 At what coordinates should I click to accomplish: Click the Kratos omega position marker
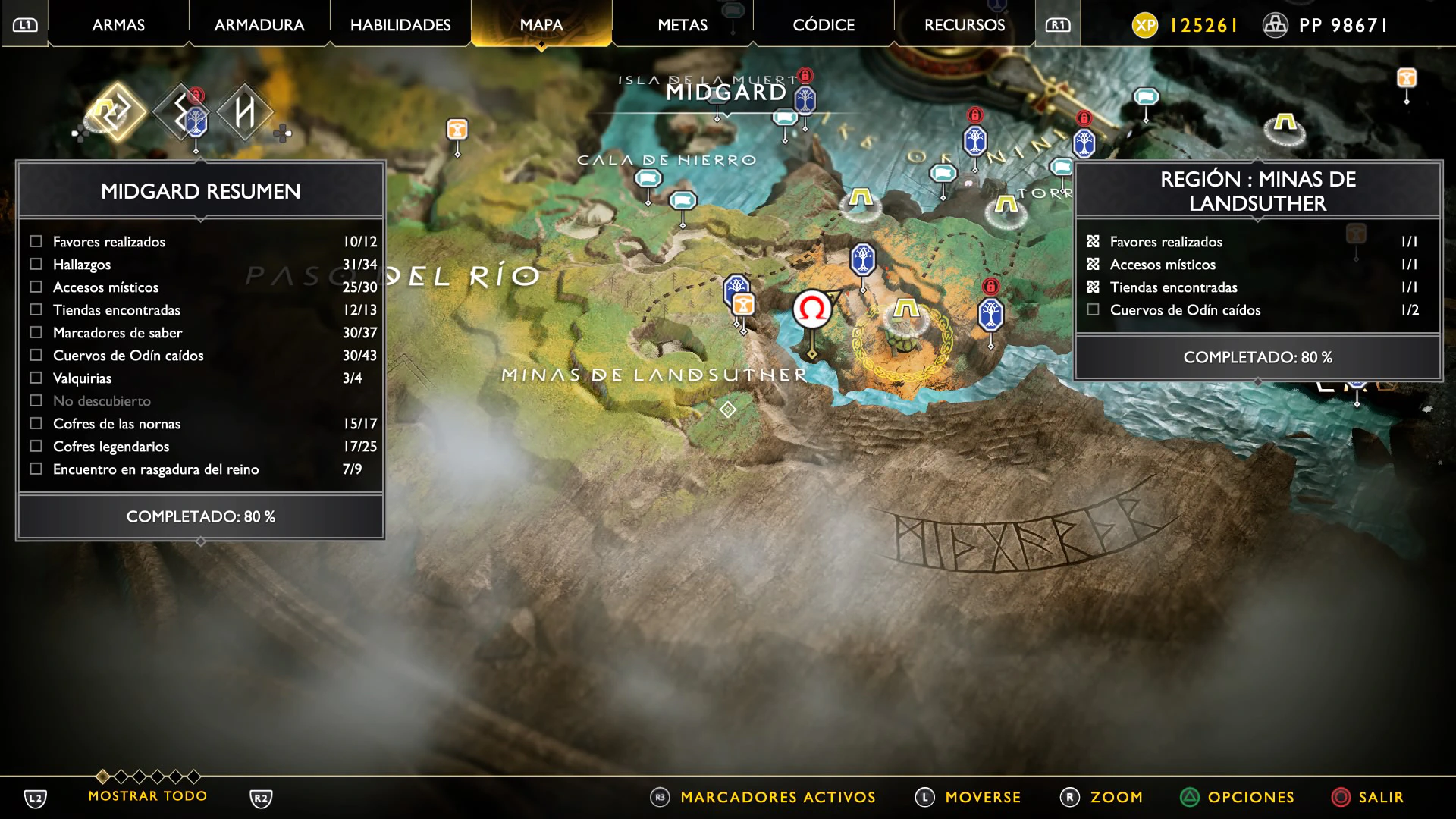pyautogui.click(x=812, y=309)
